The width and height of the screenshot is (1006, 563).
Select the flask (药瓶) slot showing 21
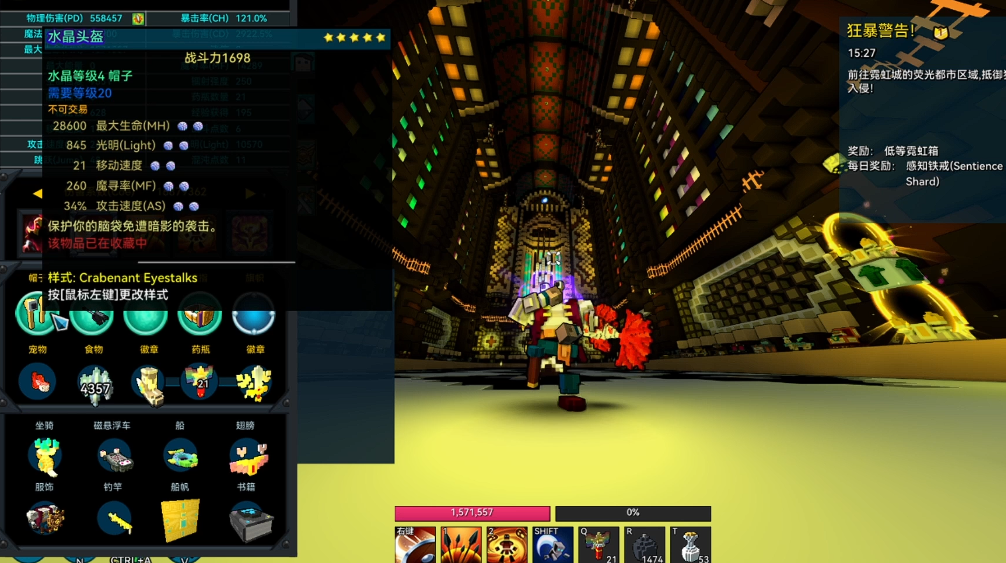pyautogui.click(x=200, y=382)
